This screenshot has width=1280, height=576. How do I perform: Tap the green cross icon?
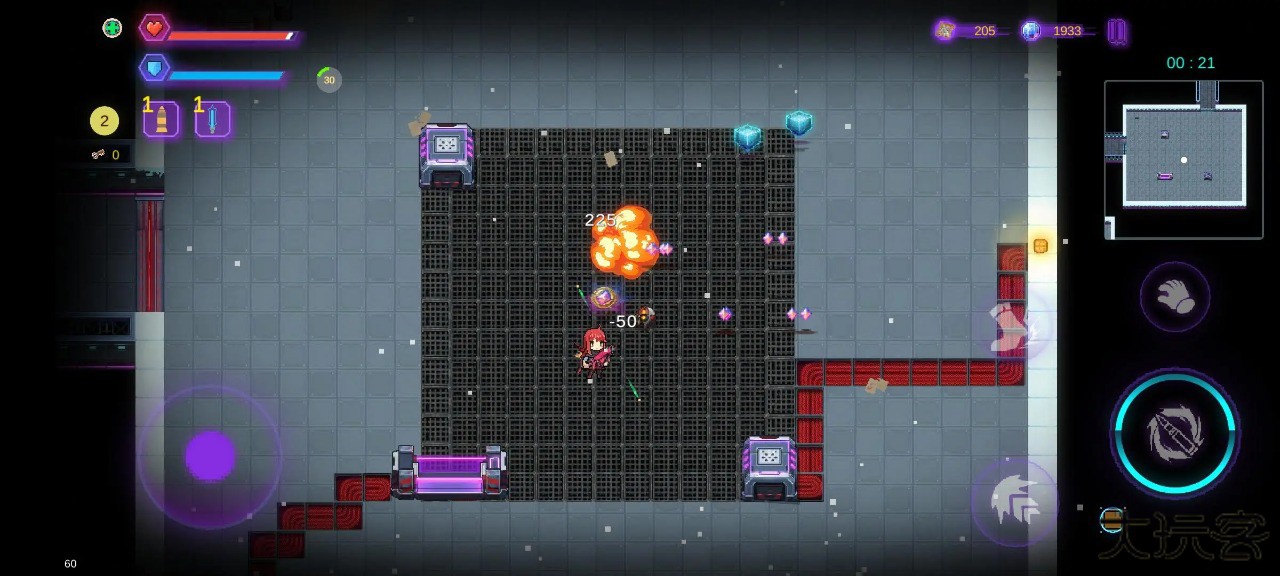tap(112, 28)
